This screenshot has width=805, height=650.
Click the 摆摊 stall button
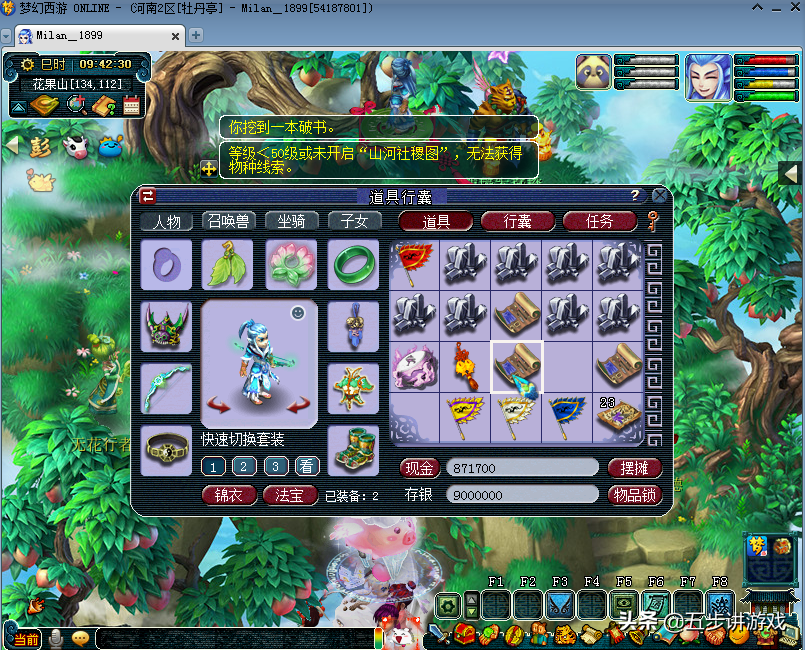tap(635, 468)
